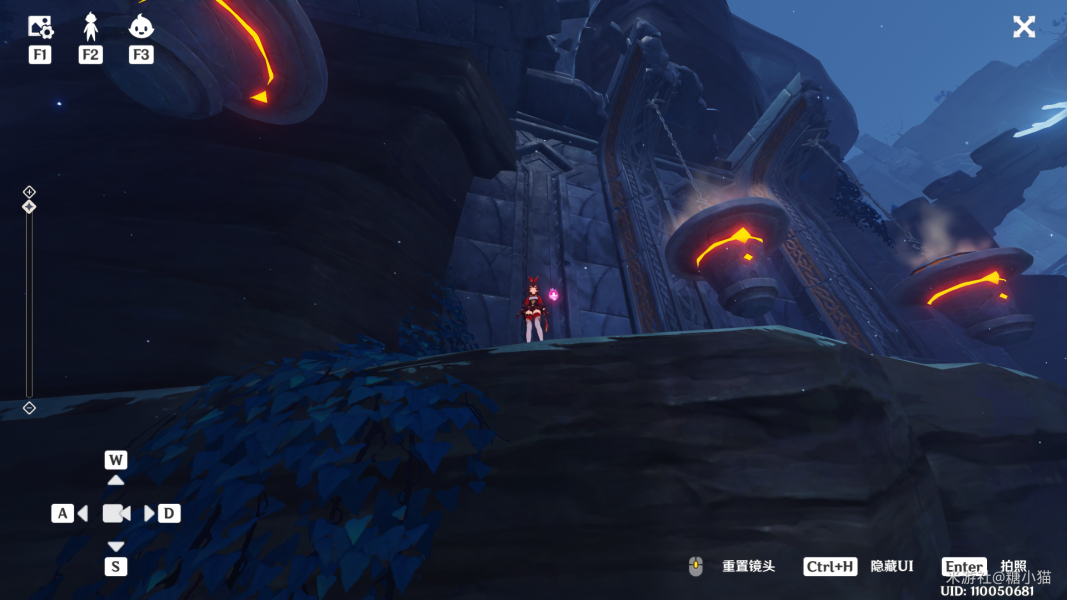1067x600 pixels.
Task: Take a photo with the 拍照 label
Action: (x=1013, y=566)
